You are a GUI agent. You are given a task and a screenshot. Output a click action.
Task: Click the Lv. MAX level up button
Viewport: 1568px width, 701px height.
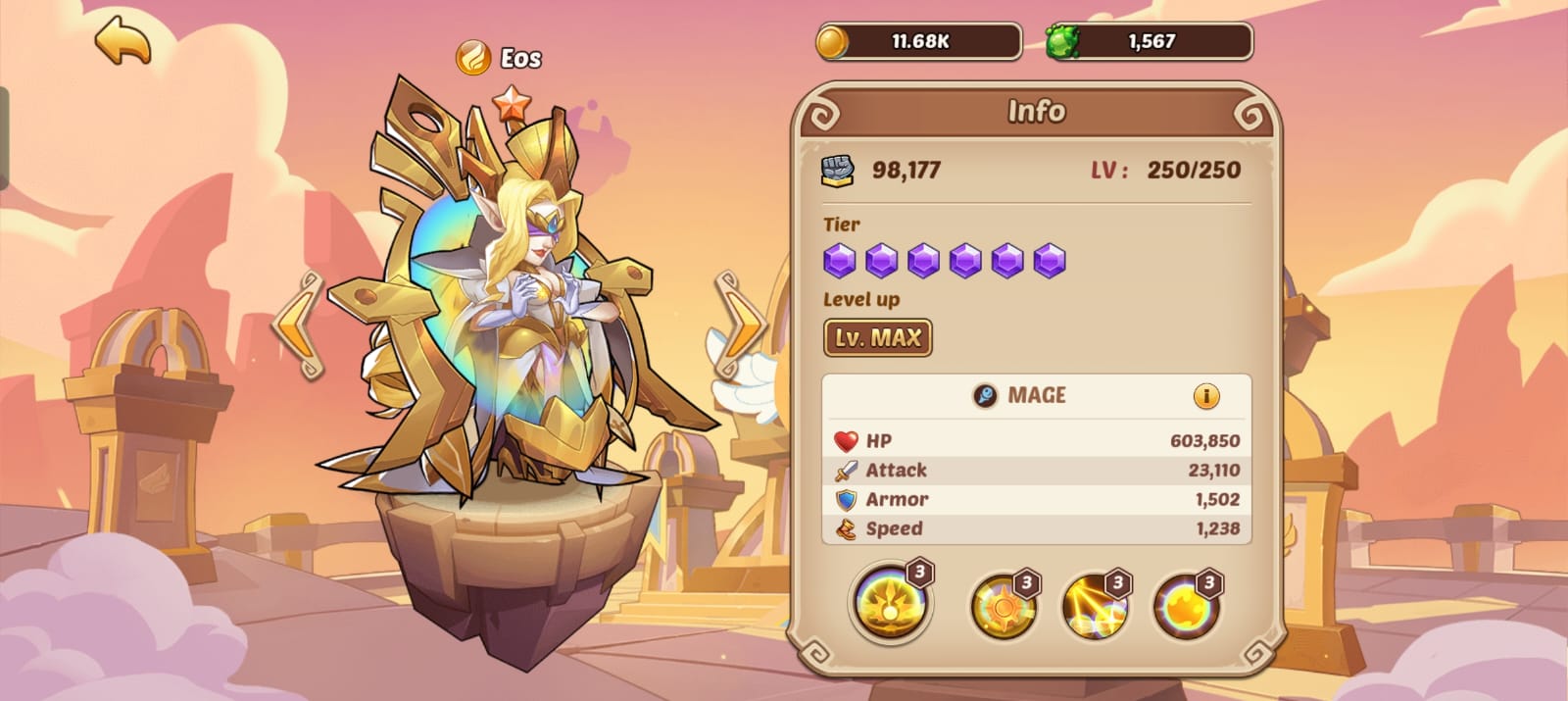[877, 338]
